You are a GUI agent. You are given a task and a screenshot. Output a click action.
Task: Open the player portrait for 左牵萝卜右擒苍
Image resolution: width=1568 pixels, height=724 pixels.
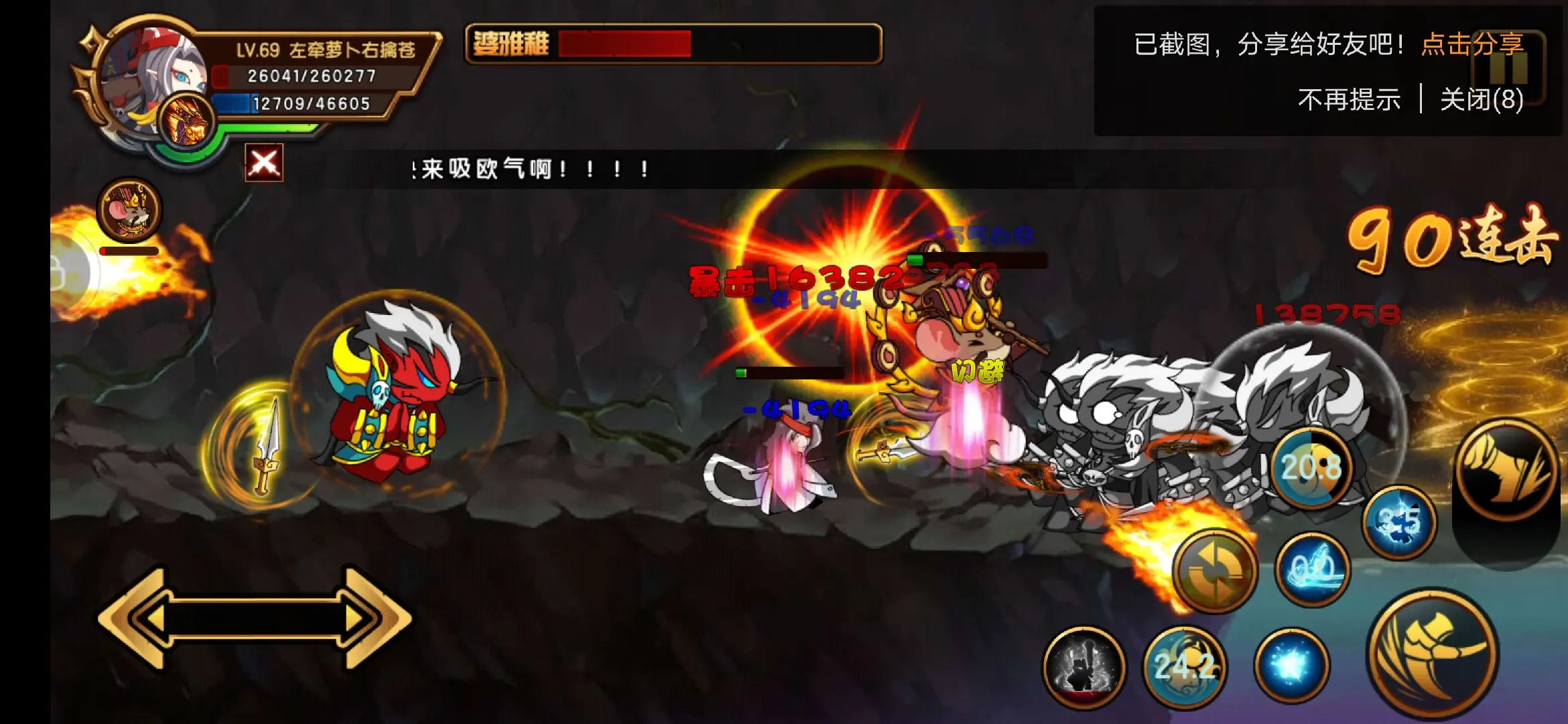click(x=151, y=74)
